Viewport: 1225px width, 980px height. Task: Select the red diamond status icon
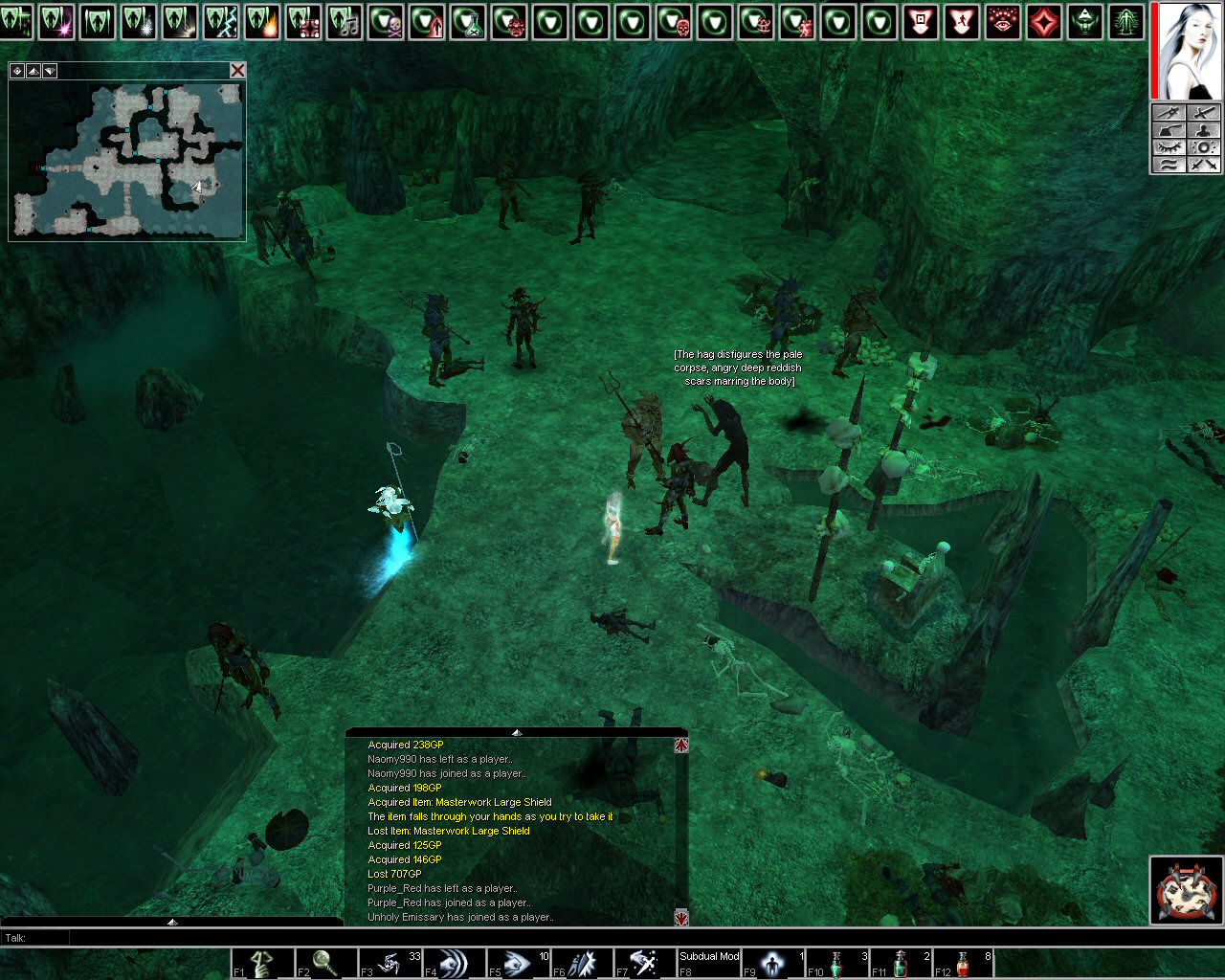[x=1043, y=22]
